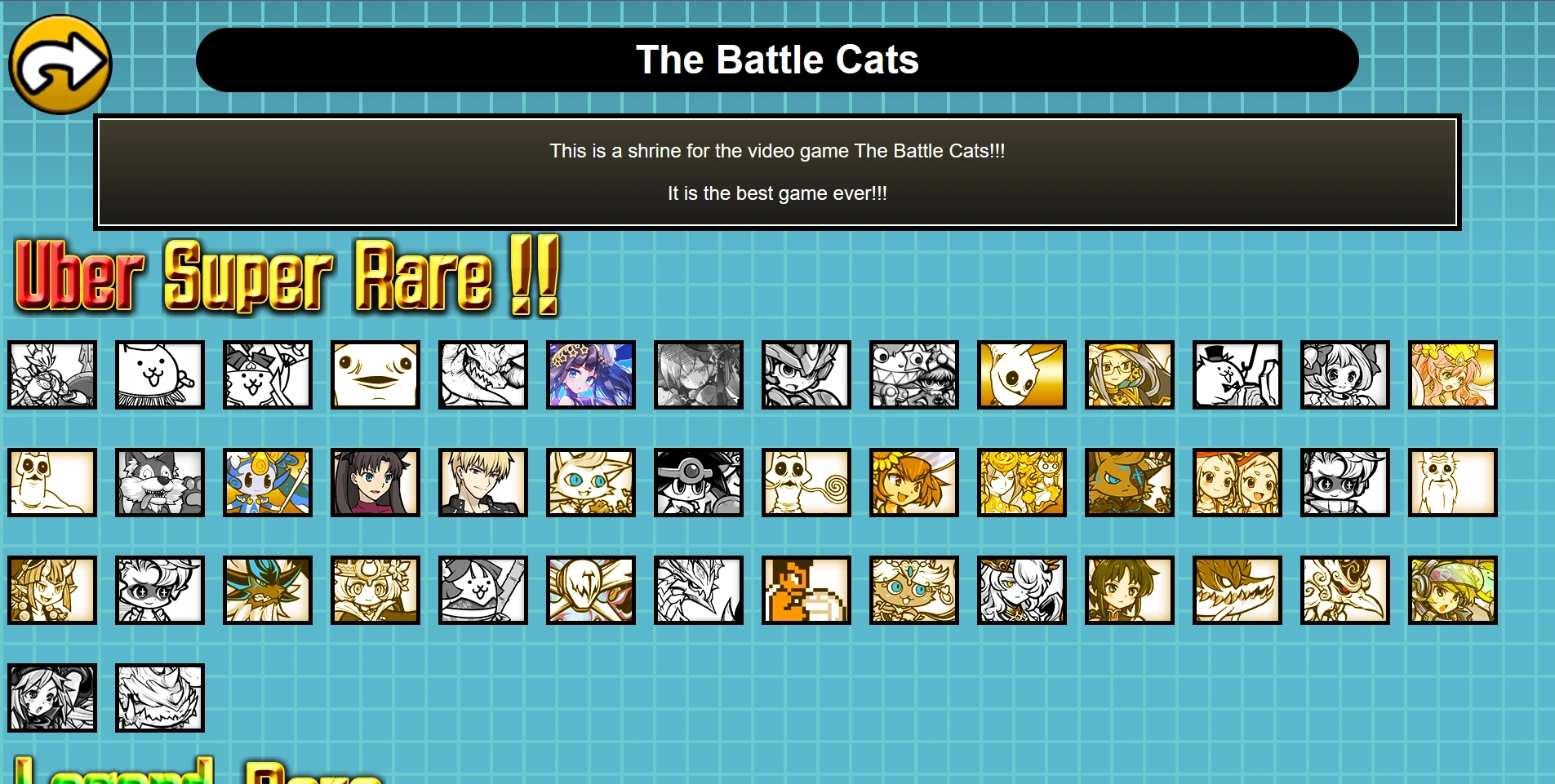
Task: Click the pixel-art orange character icon
Action: point(806,590)
